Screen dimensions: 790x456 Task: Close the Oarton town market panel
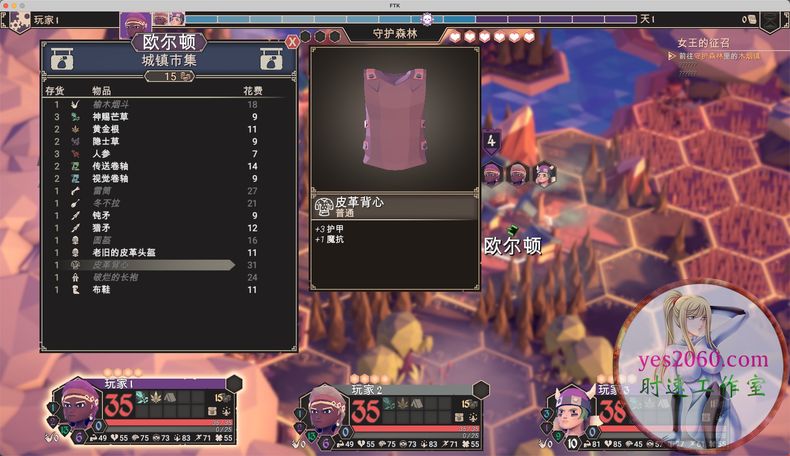(292, 42)
